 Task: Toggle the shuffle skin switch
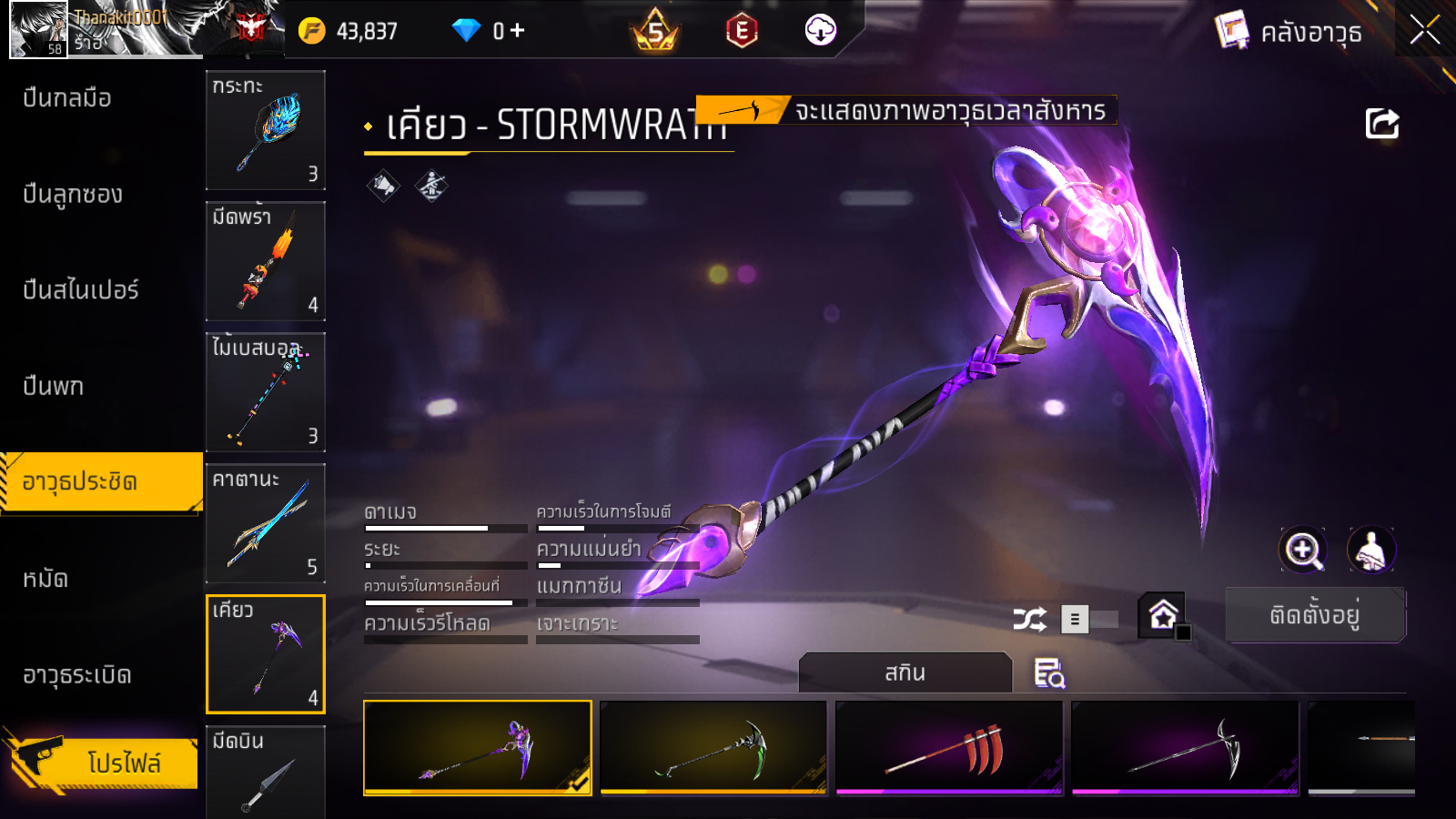1089,620
